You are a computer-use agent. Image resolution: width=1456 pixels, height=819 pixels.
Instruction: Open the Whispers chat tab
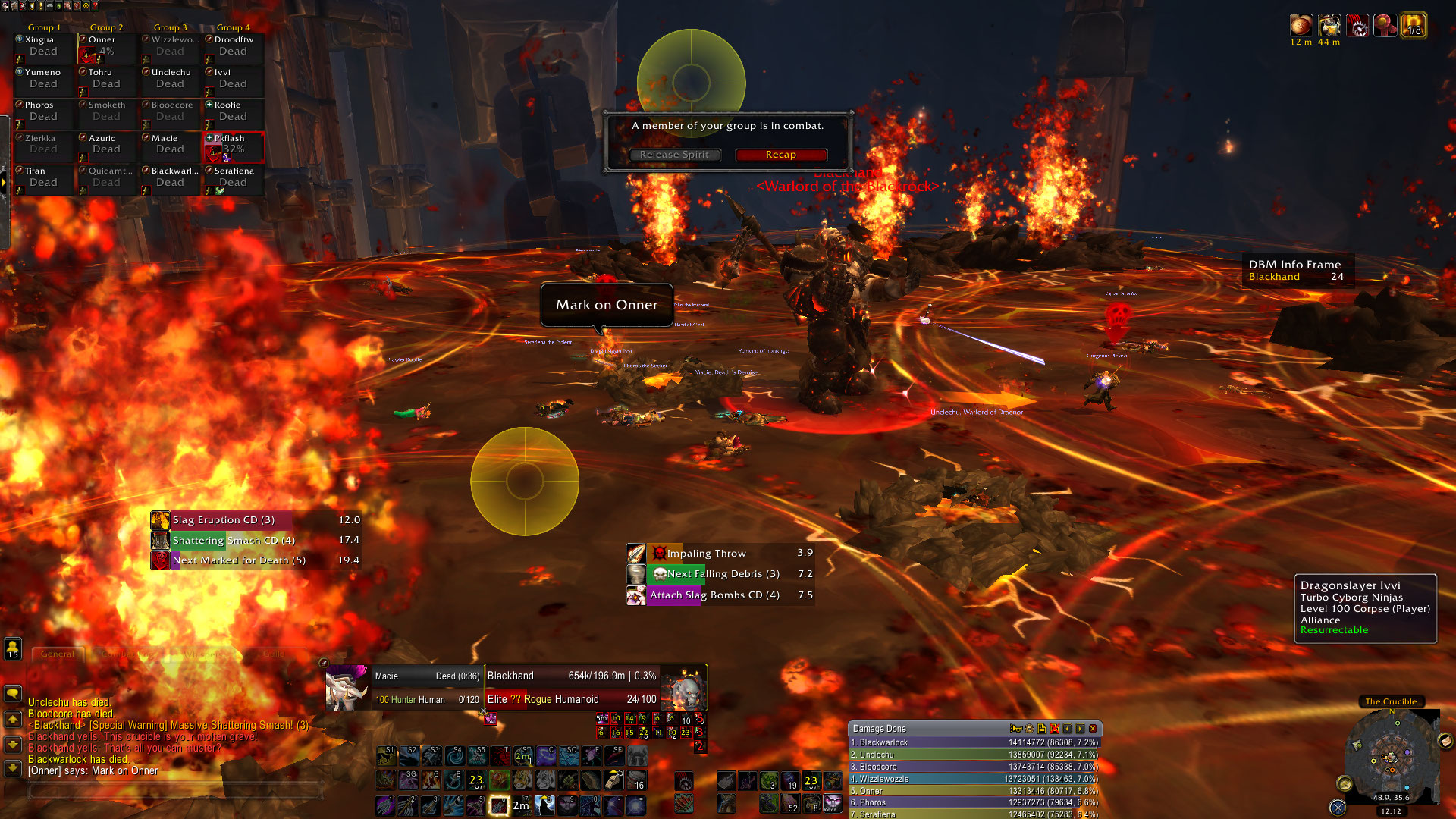coord(202,654)
